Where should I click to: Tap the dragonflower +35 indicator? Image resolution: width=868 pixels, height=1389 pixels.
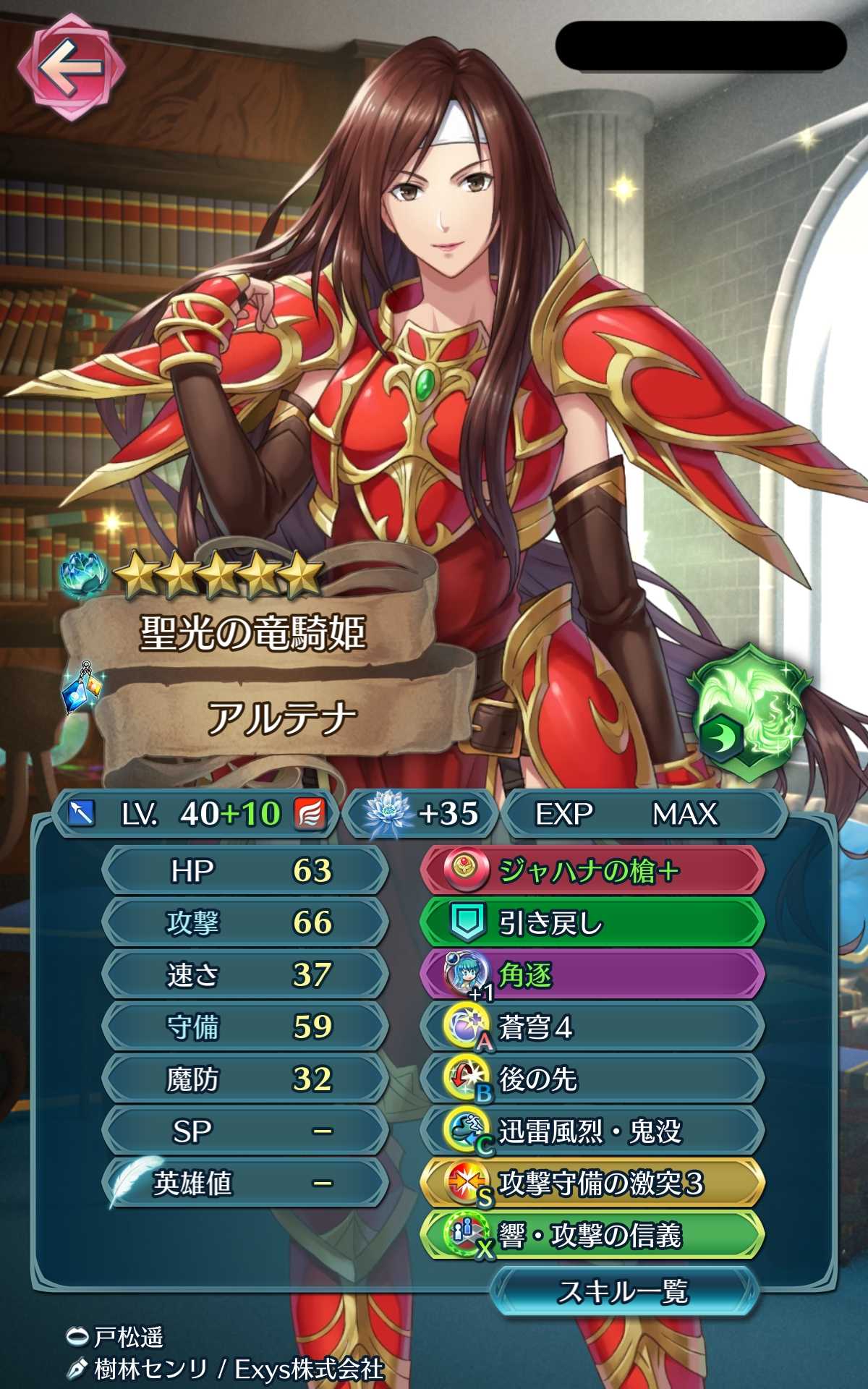point(421,814)
